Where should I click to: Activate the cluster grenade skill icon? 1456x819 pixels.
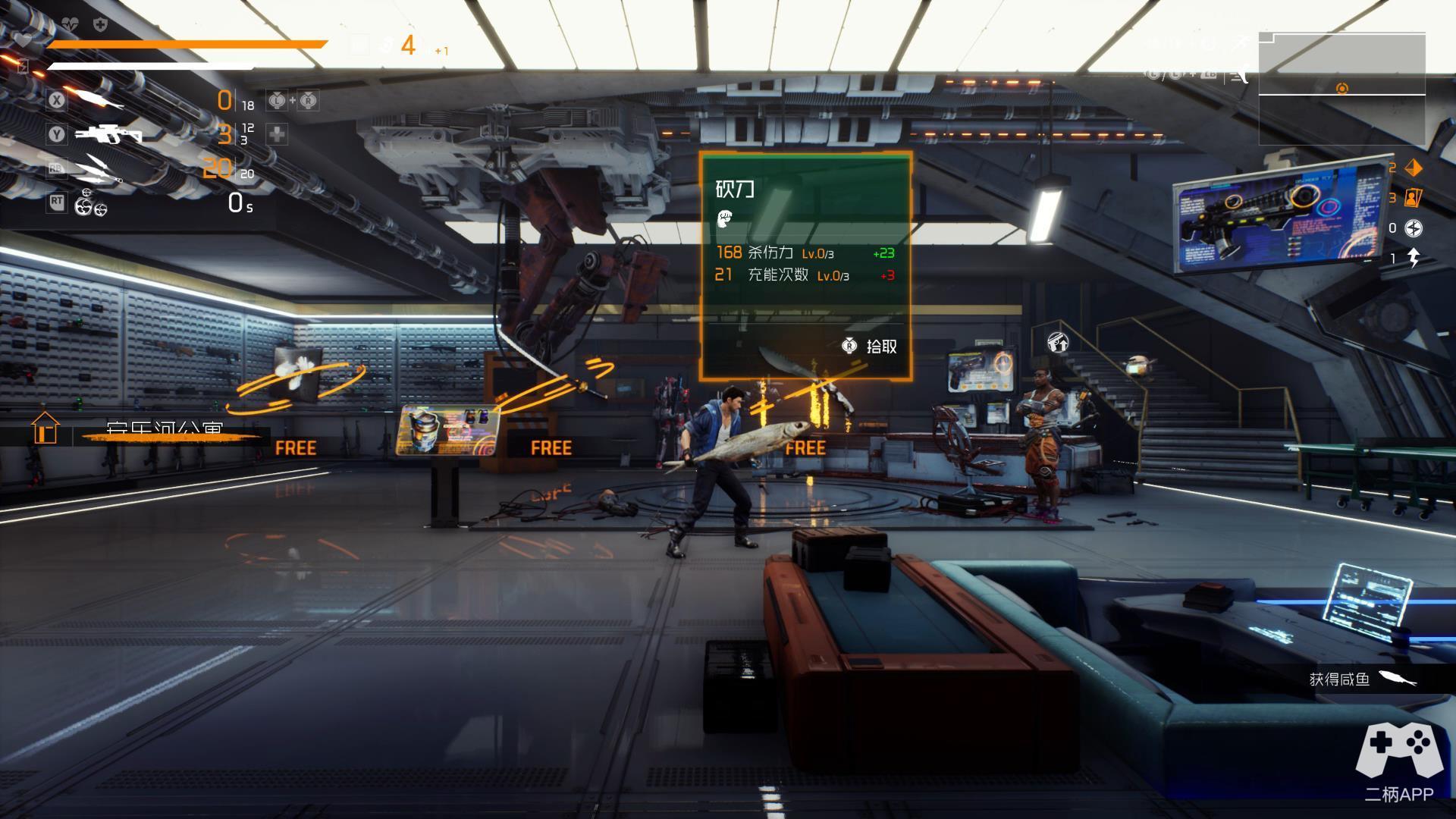90,202
